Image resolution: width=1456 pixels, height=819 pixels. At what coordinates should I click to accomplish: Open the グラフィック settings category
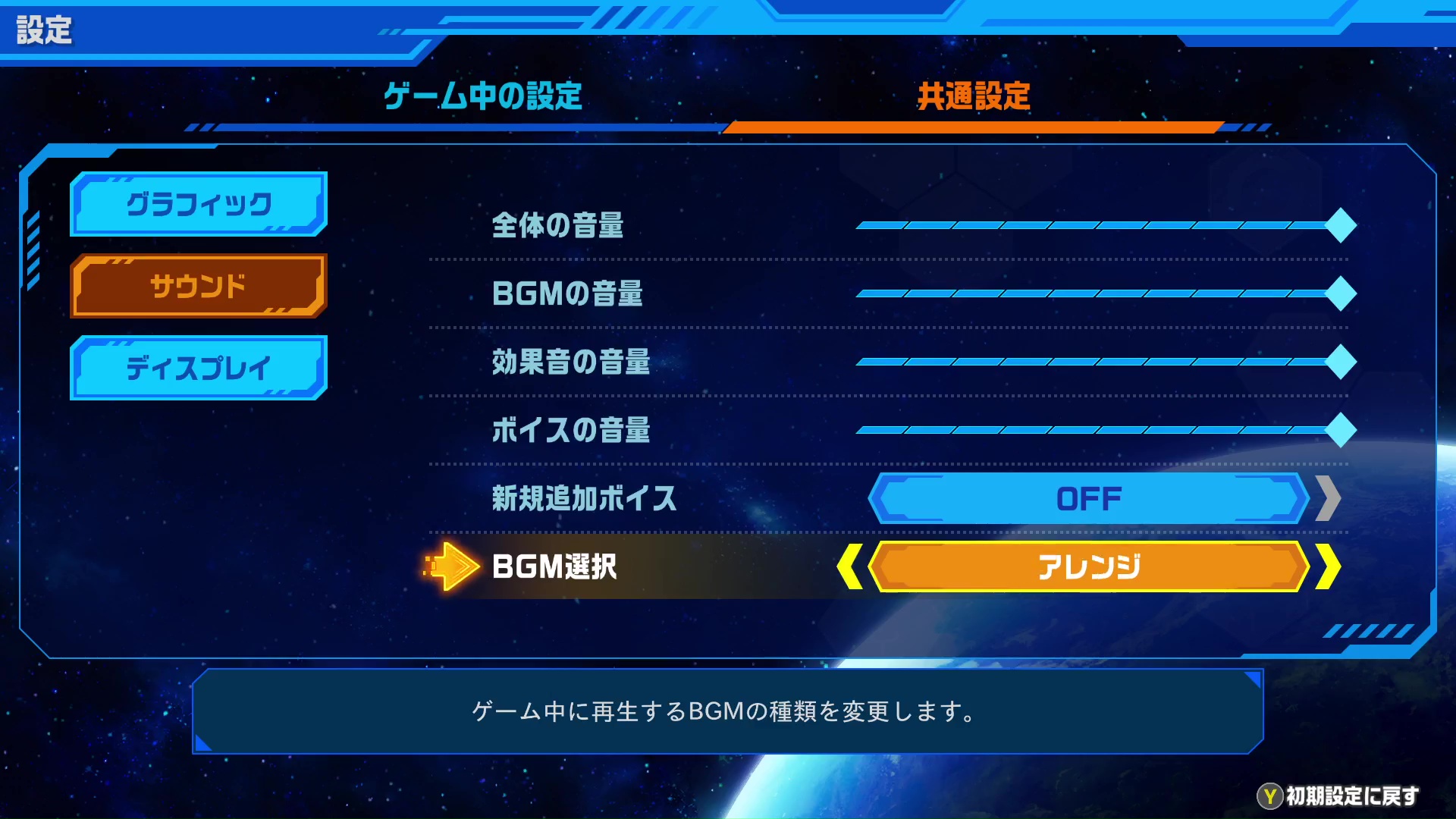197,203
